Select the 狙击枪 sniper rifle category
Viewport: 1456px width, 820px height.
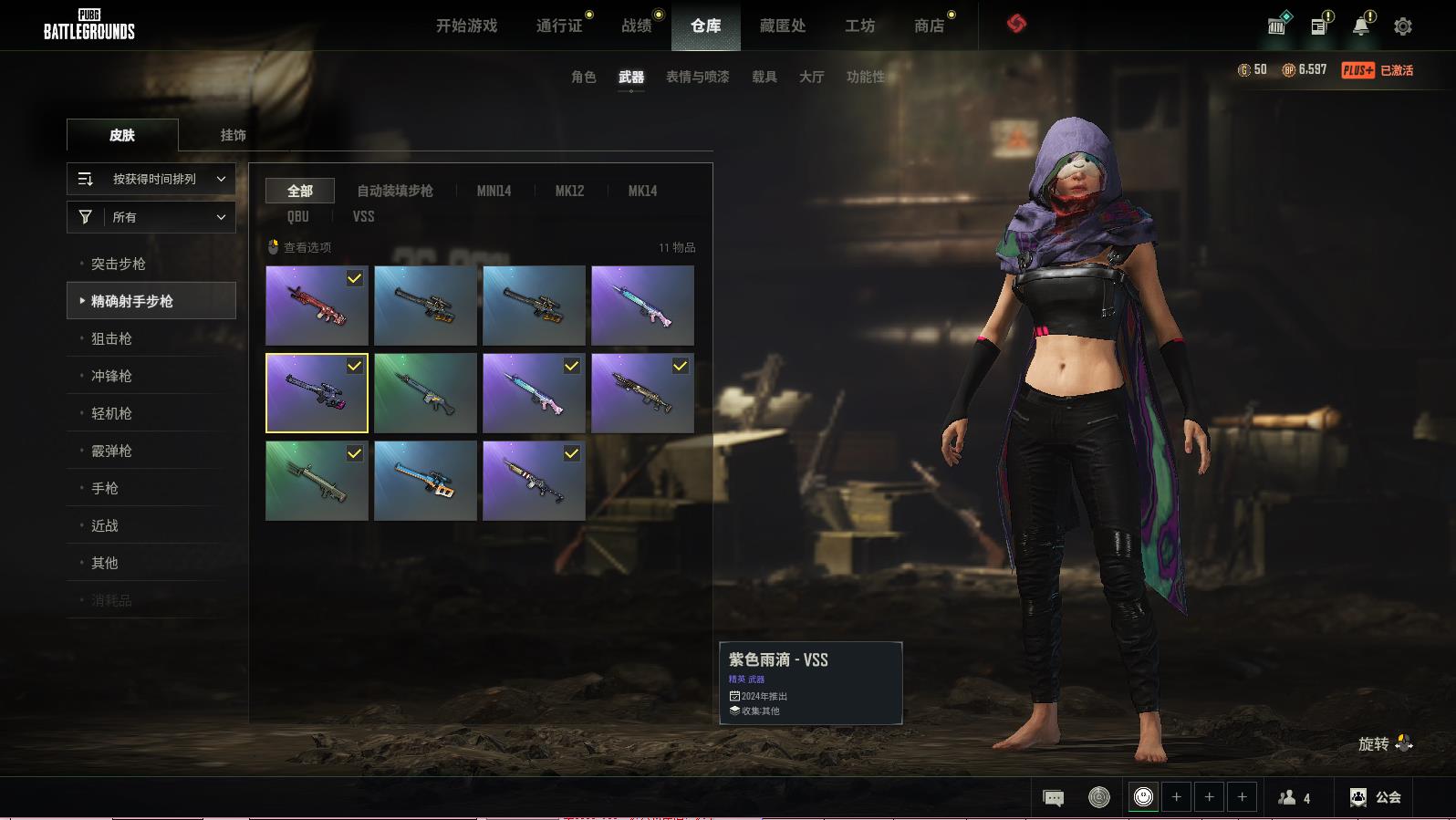point(111,338)
